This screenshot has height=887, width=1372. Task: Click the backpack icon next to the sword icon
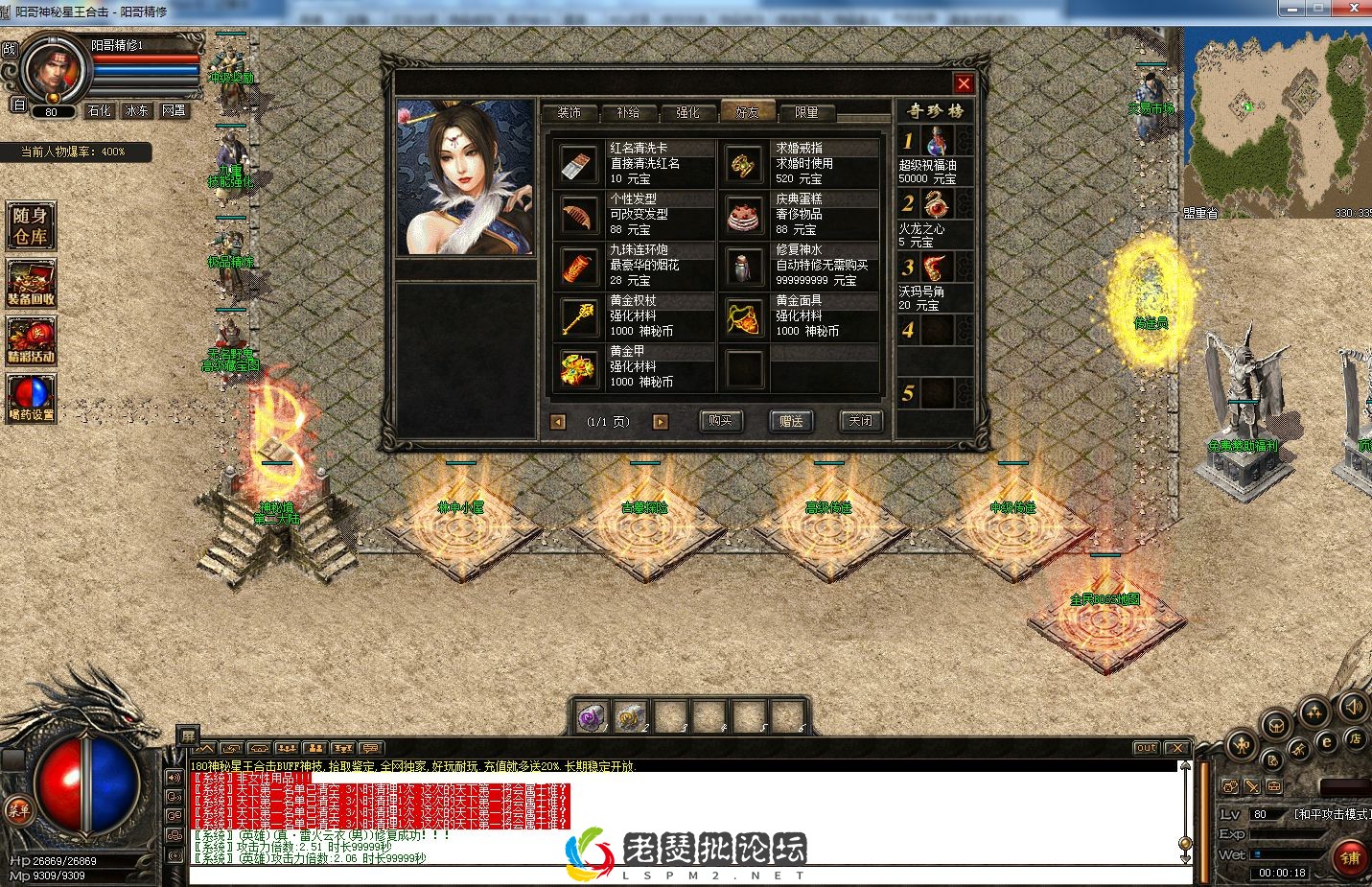[1273, 786]
